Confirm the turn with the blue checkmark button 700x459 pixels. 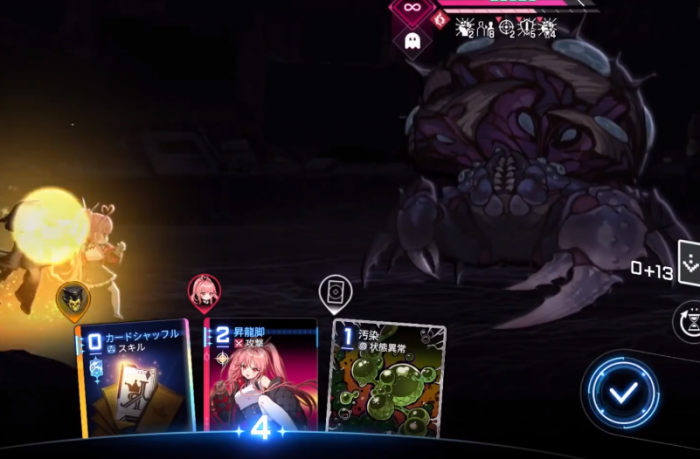point(623,393)
